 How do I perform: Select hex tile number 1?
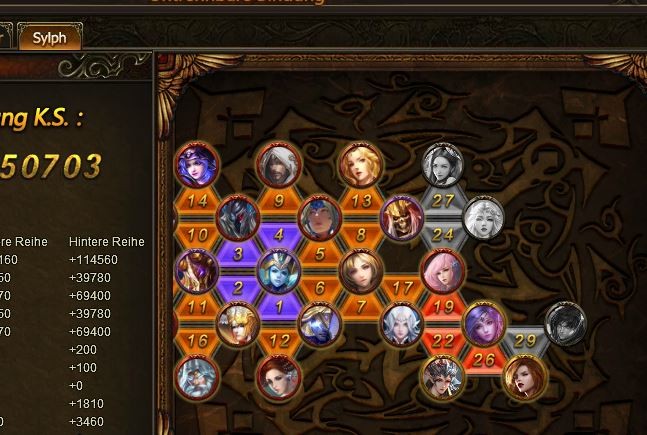279,307
